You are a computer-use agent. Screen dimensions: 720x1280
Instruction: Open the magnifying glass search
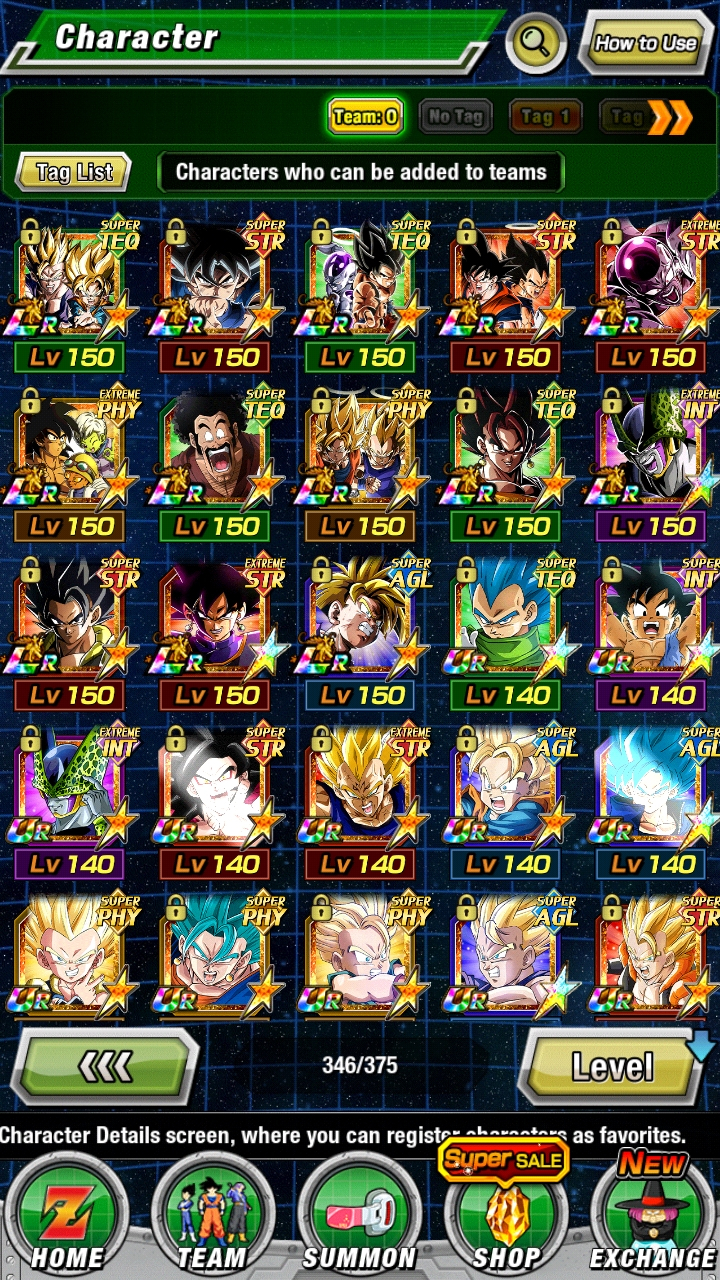click(x=536, y=42)
